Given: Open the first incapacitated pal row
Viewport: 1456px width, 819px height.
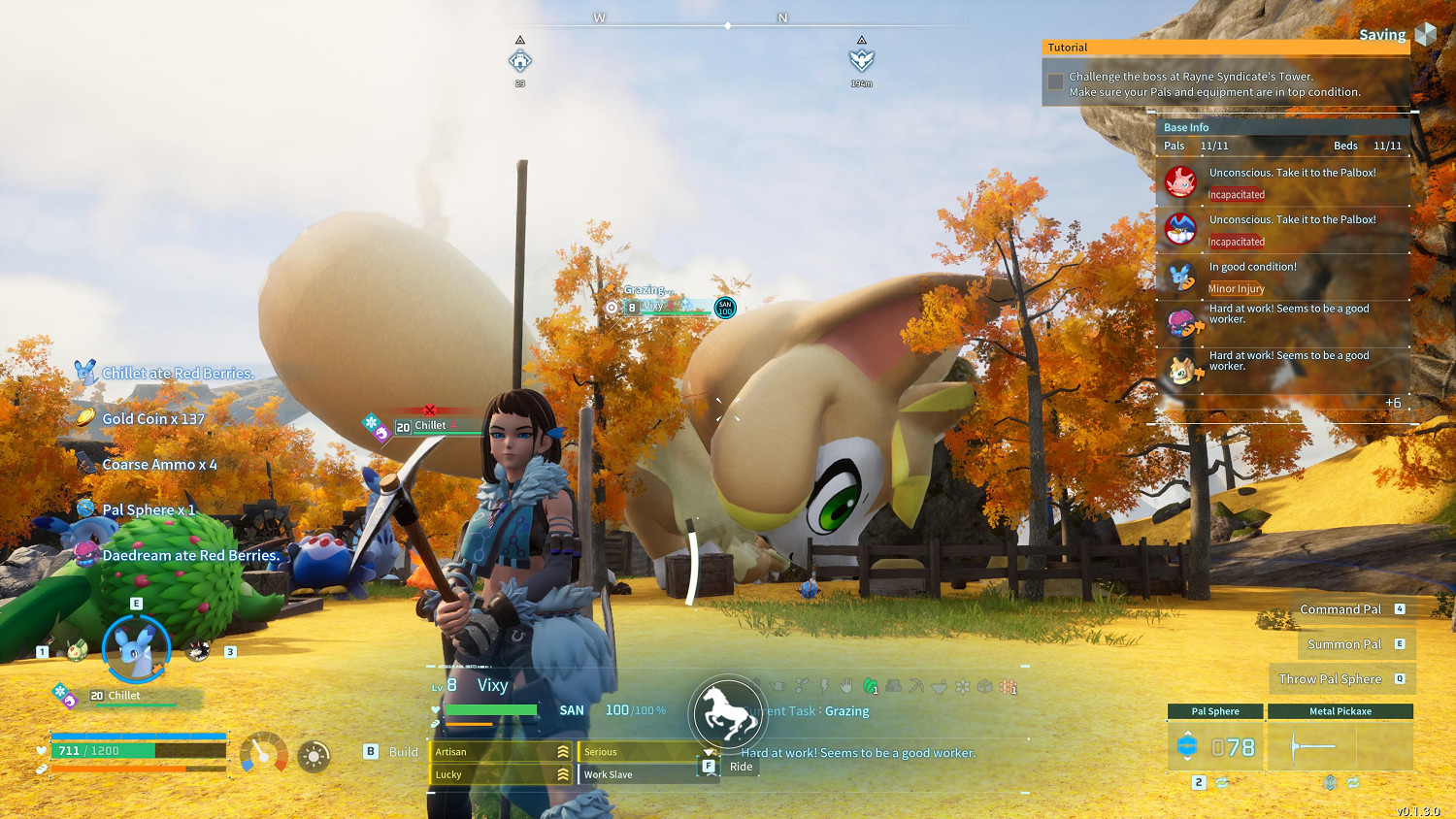Looking at the screenshot, I should tap(1283, 182).
